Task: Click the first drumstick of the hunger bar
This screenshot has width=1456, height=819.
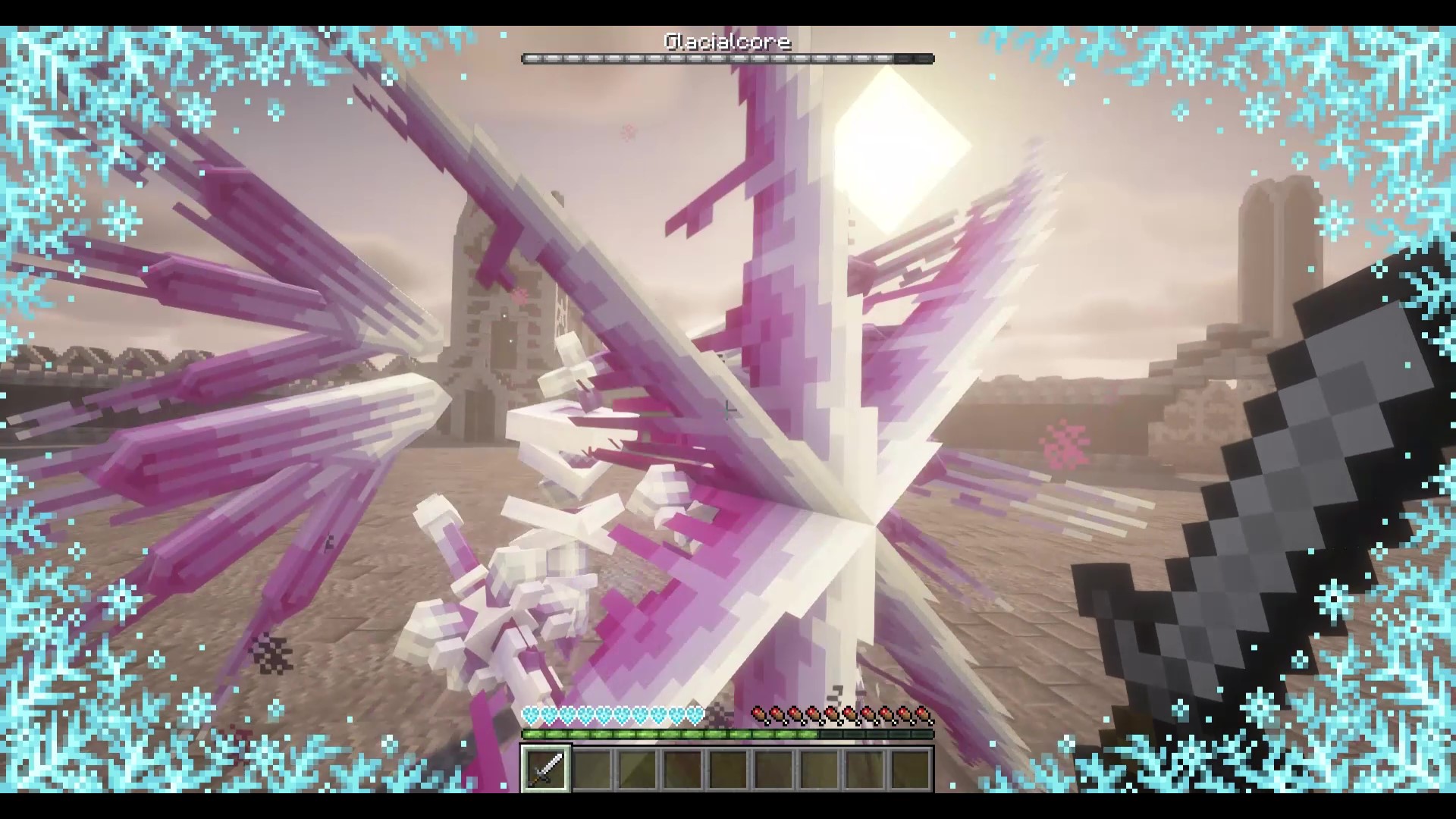Action: coord(761,714)
